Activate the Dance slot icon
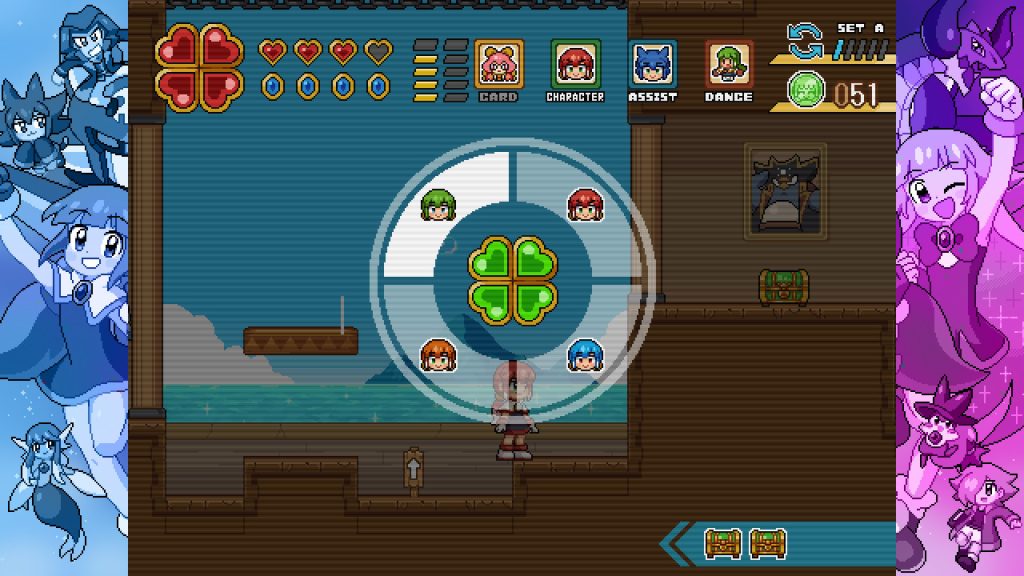This screenshot has height=576, width=1024. [729, 64]
